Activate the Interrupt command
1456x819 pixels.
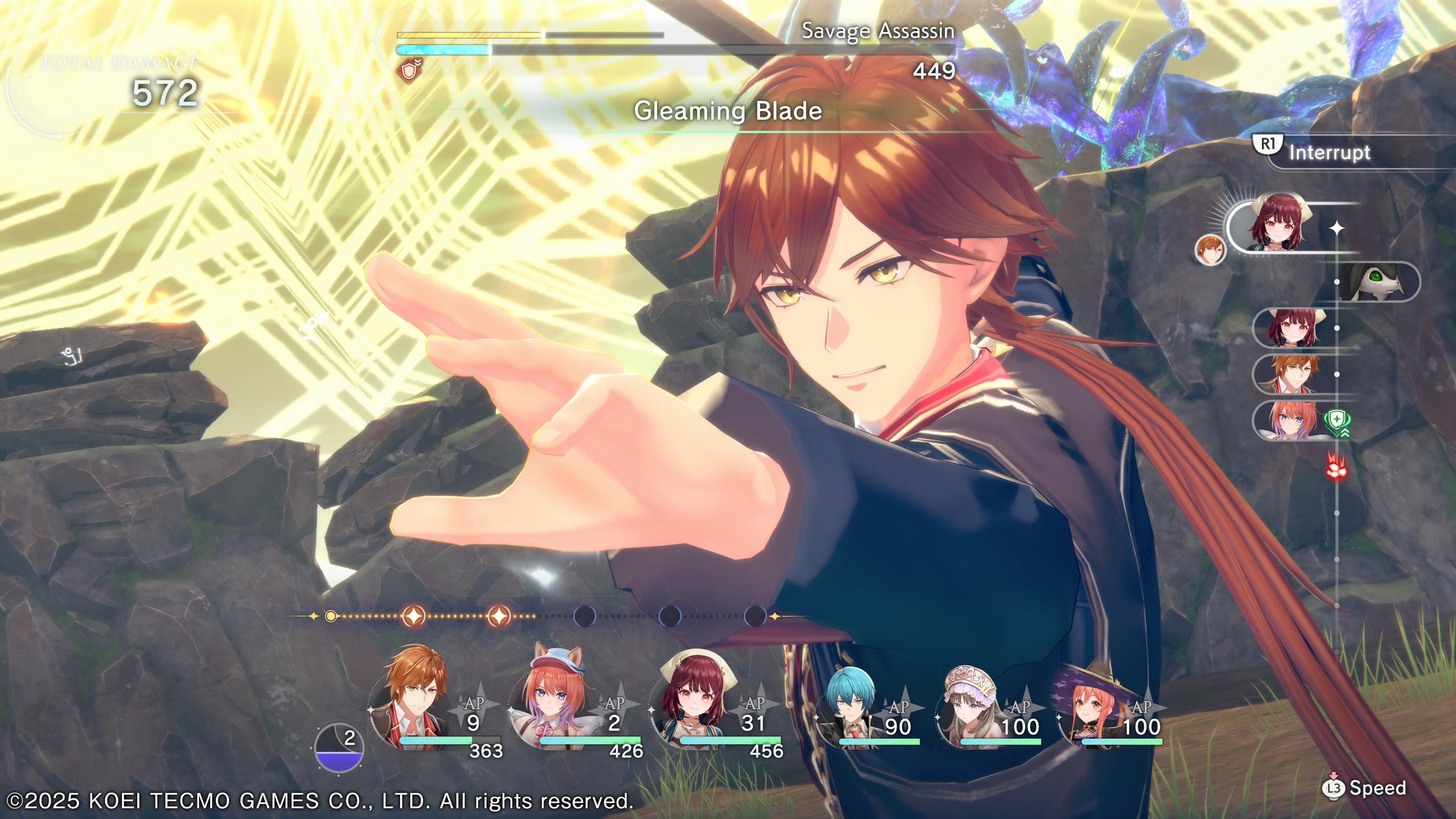click(x=1317, y=152)
